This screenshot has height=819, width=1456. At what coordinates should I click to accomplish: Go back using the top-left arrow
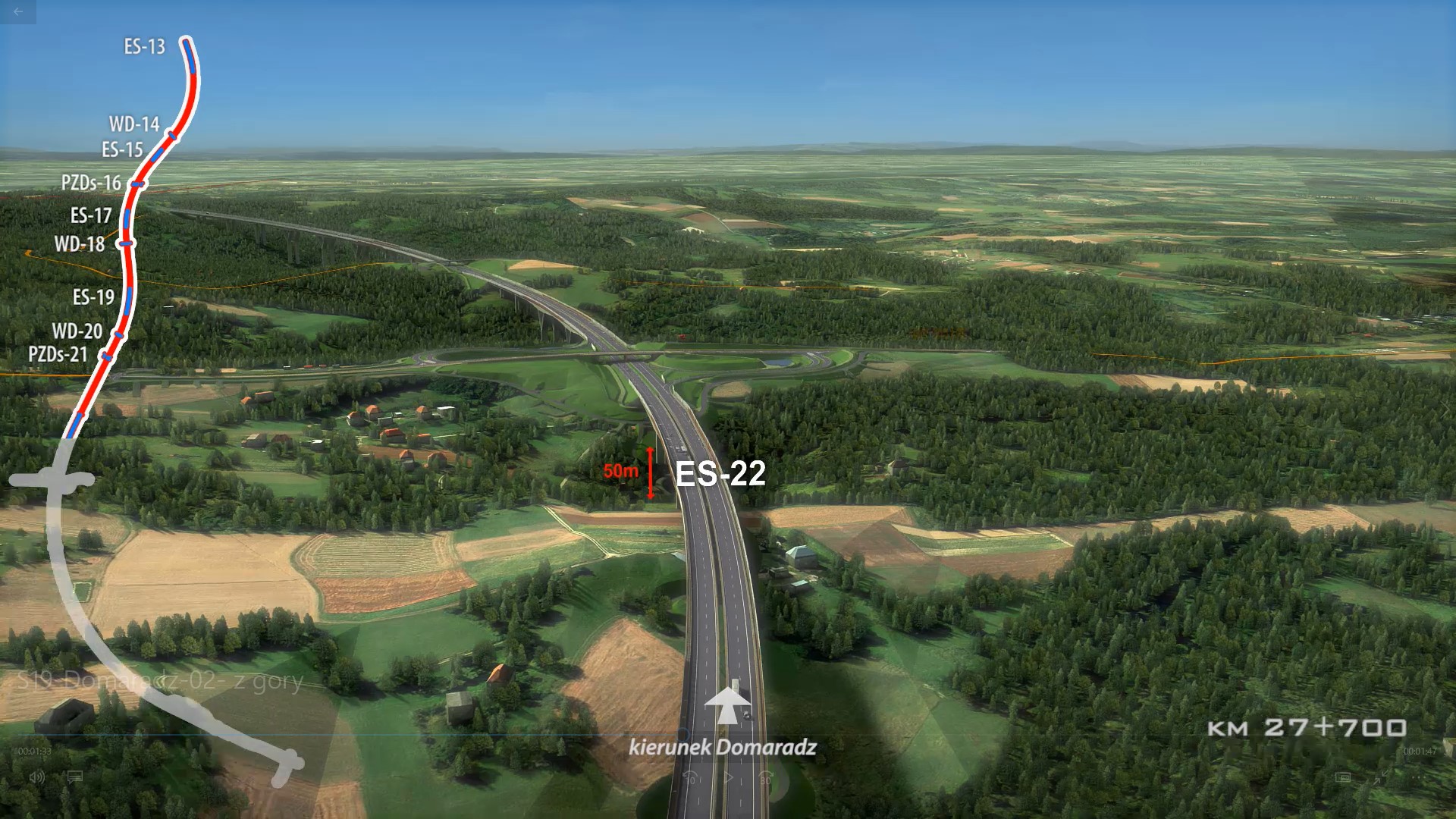(18, 11)
